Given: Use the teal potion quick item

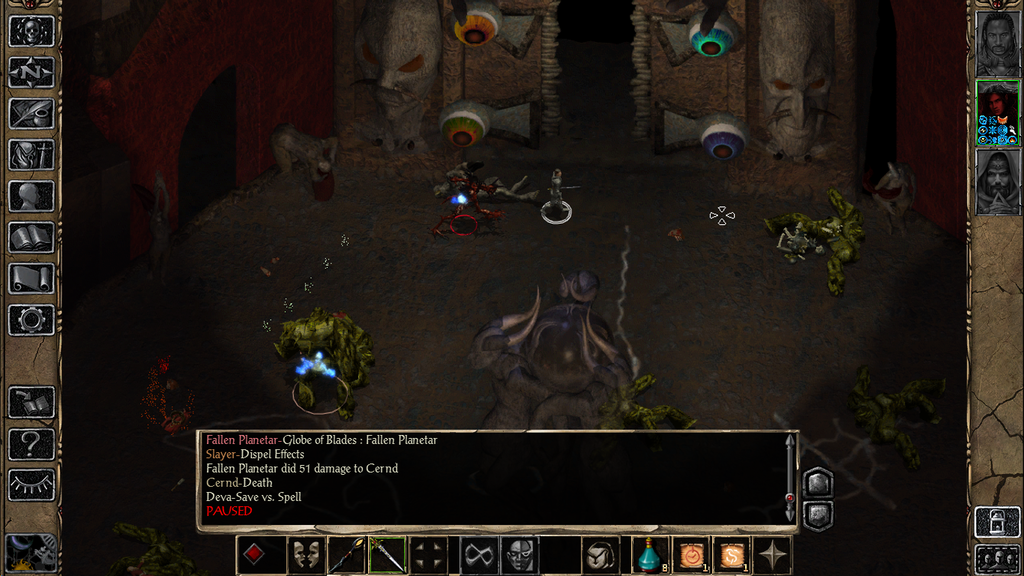Looking at the screenshot, I should (650, 555).
